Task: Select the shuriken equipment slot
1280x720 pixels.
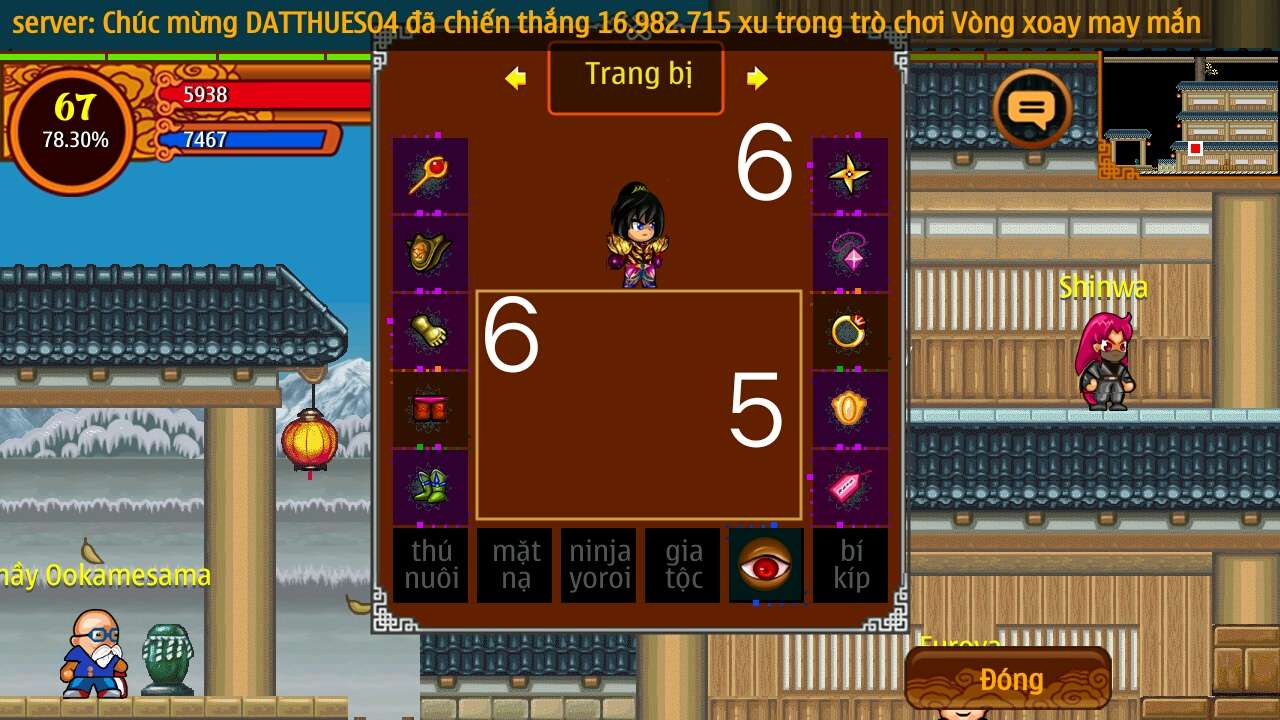Action: 850,175
